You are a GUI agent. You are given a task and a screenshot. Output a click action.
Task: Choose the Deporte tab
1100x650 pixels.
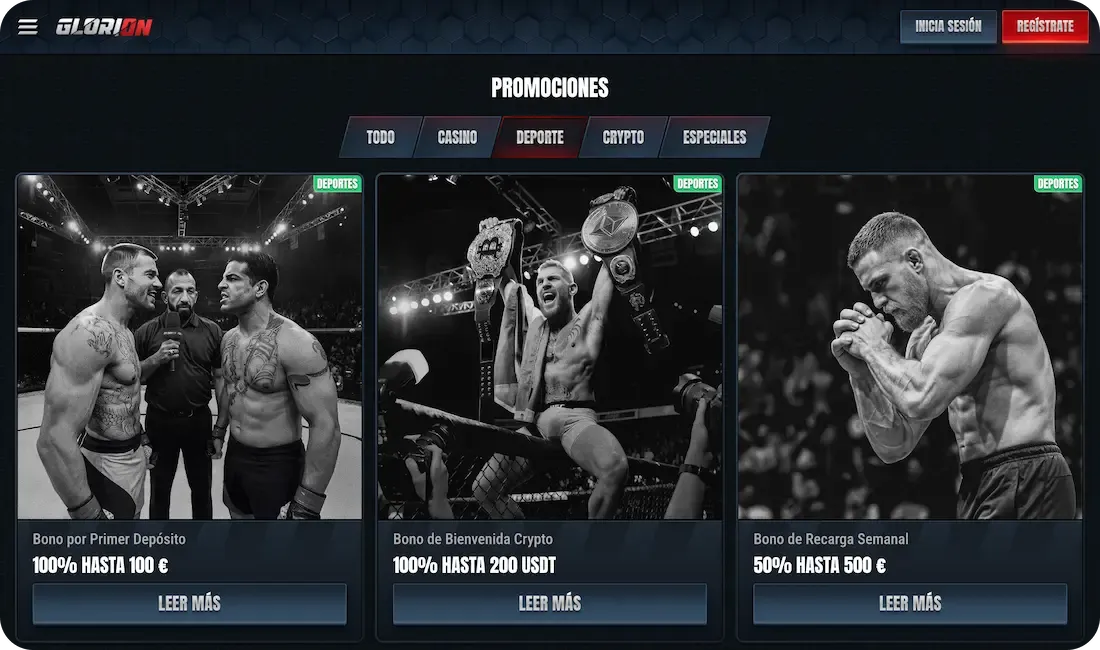(539, 138)
